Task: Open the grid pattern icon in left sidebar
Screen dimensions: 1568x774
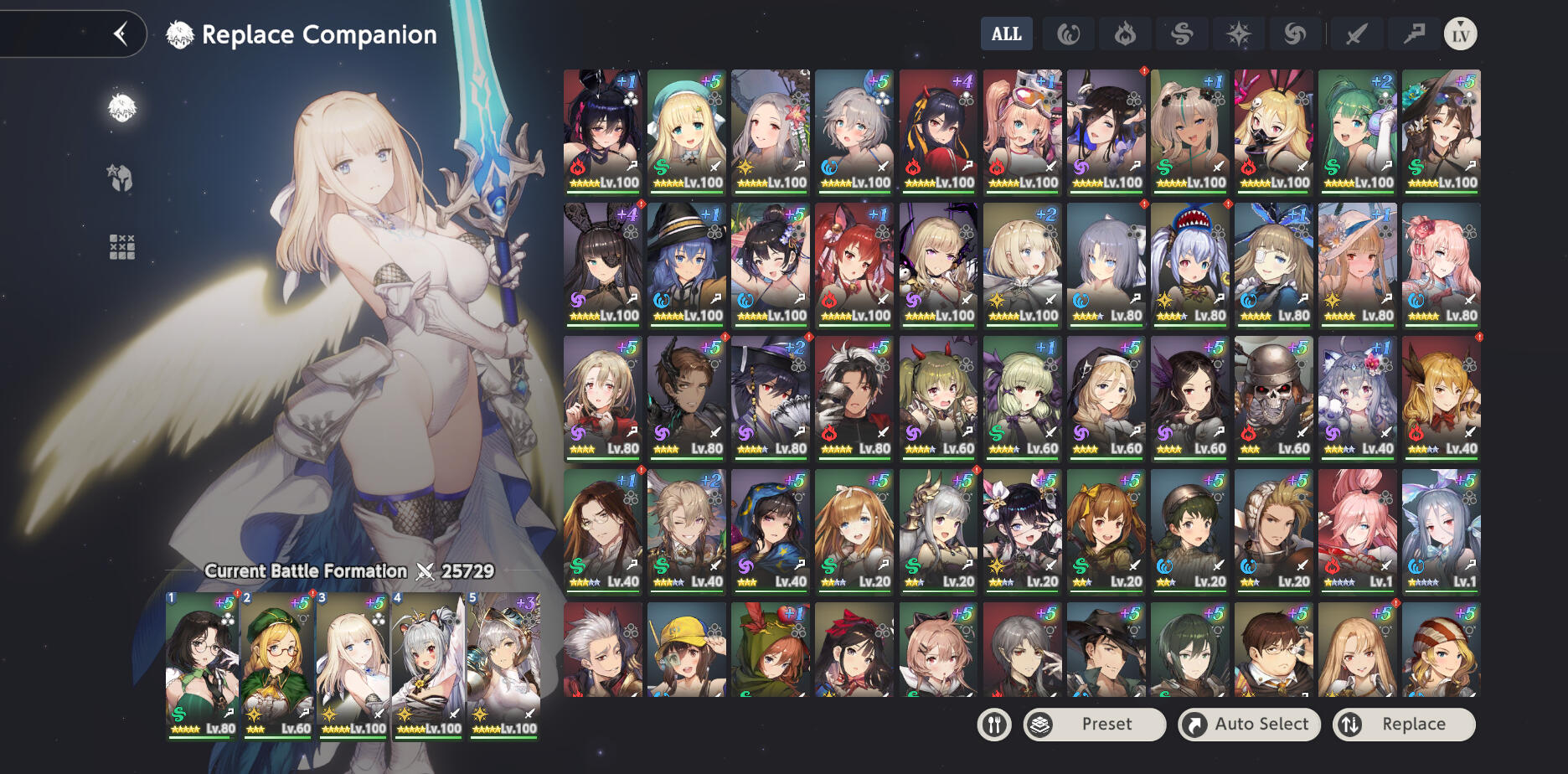Action: 121,246
